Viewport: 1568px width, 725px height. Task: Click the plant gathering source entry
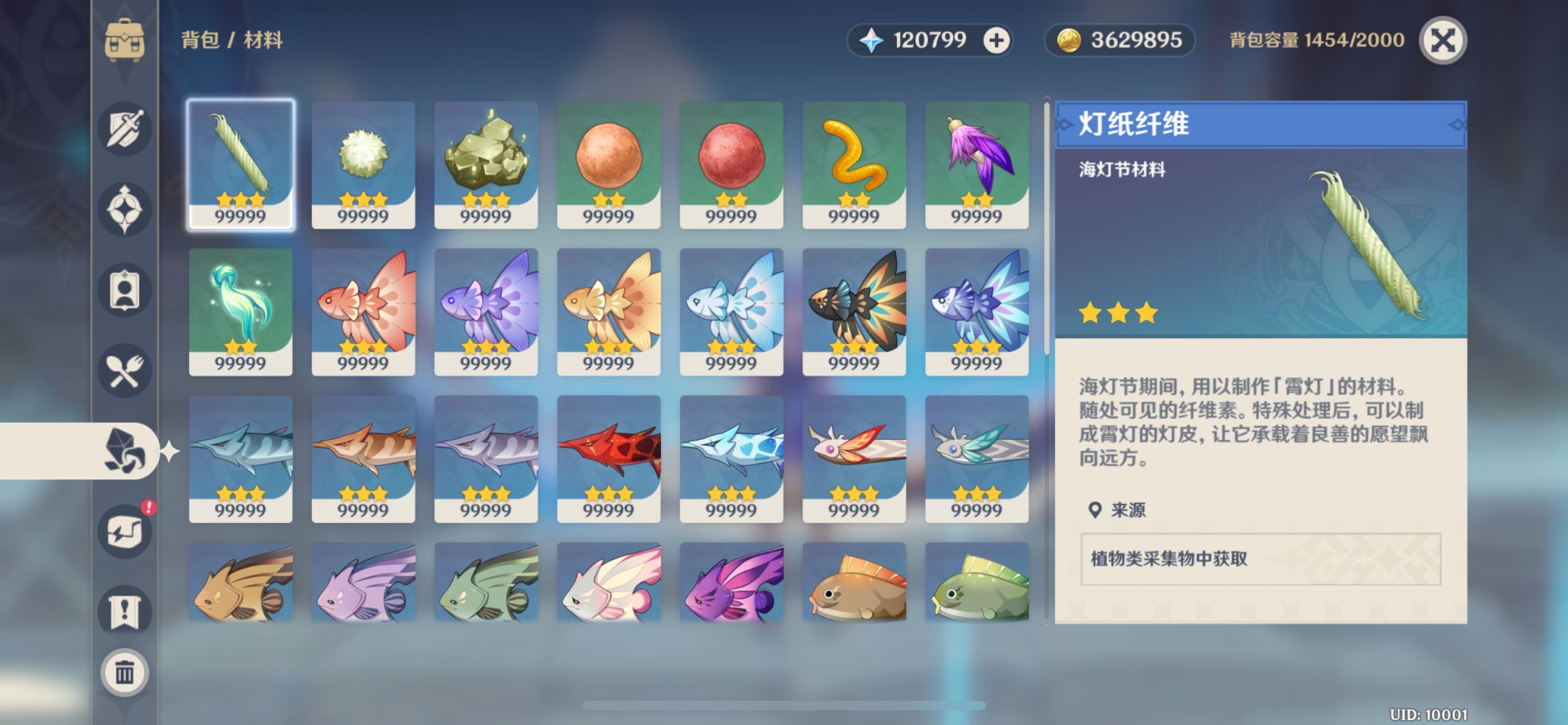[1260, 559]
